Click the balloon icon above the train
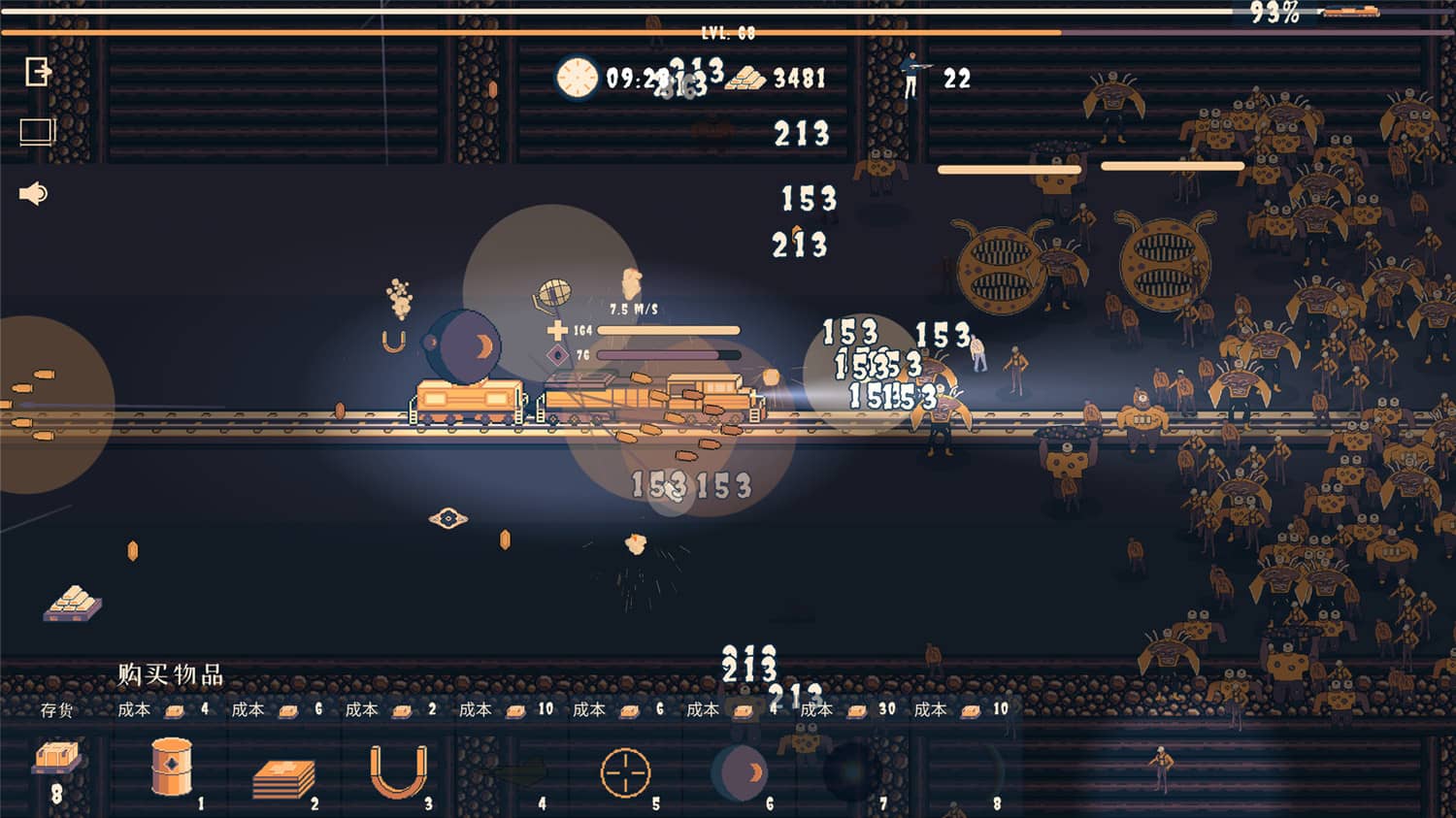The image size is (1456, 818). [551, 289]
